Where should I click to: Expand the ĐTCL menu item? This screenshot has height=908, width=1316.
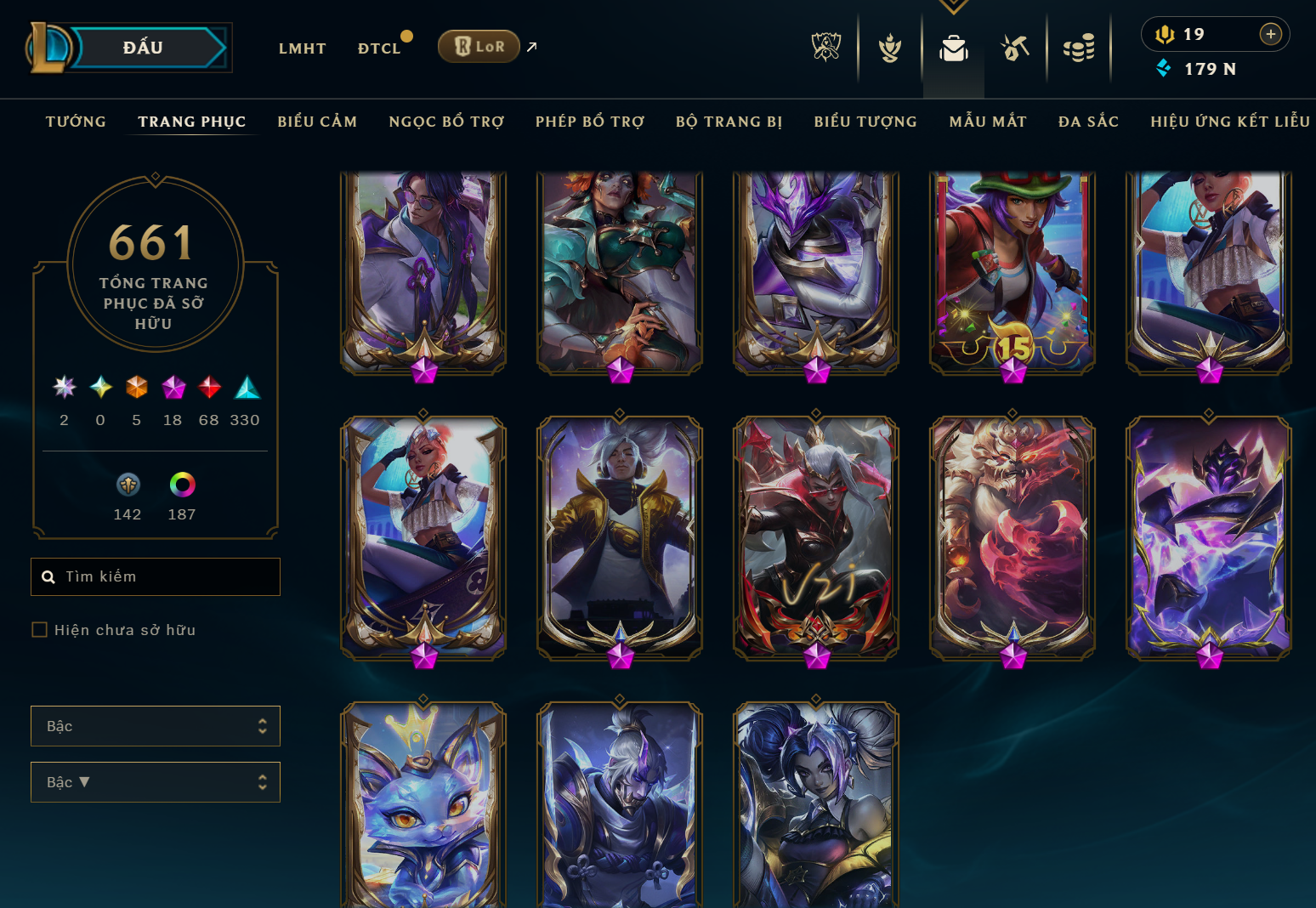coord(380,48)
